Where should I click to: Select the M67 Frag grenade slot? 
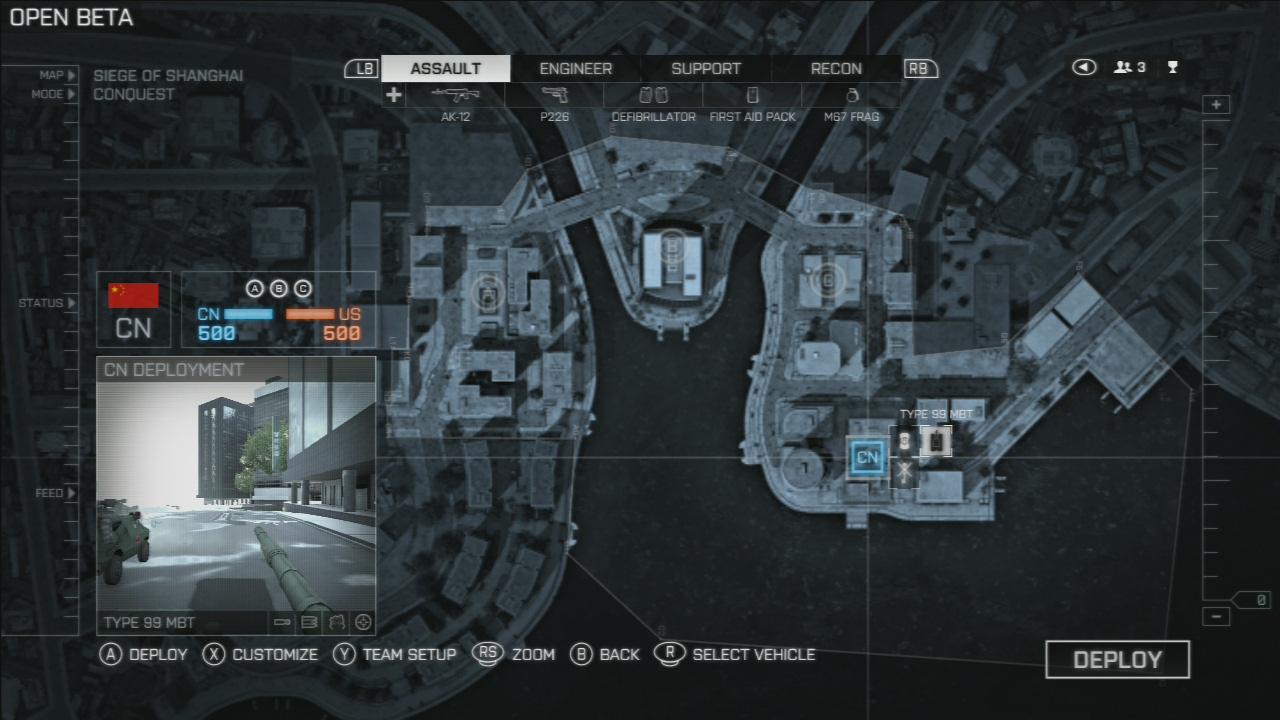[851, 98]
